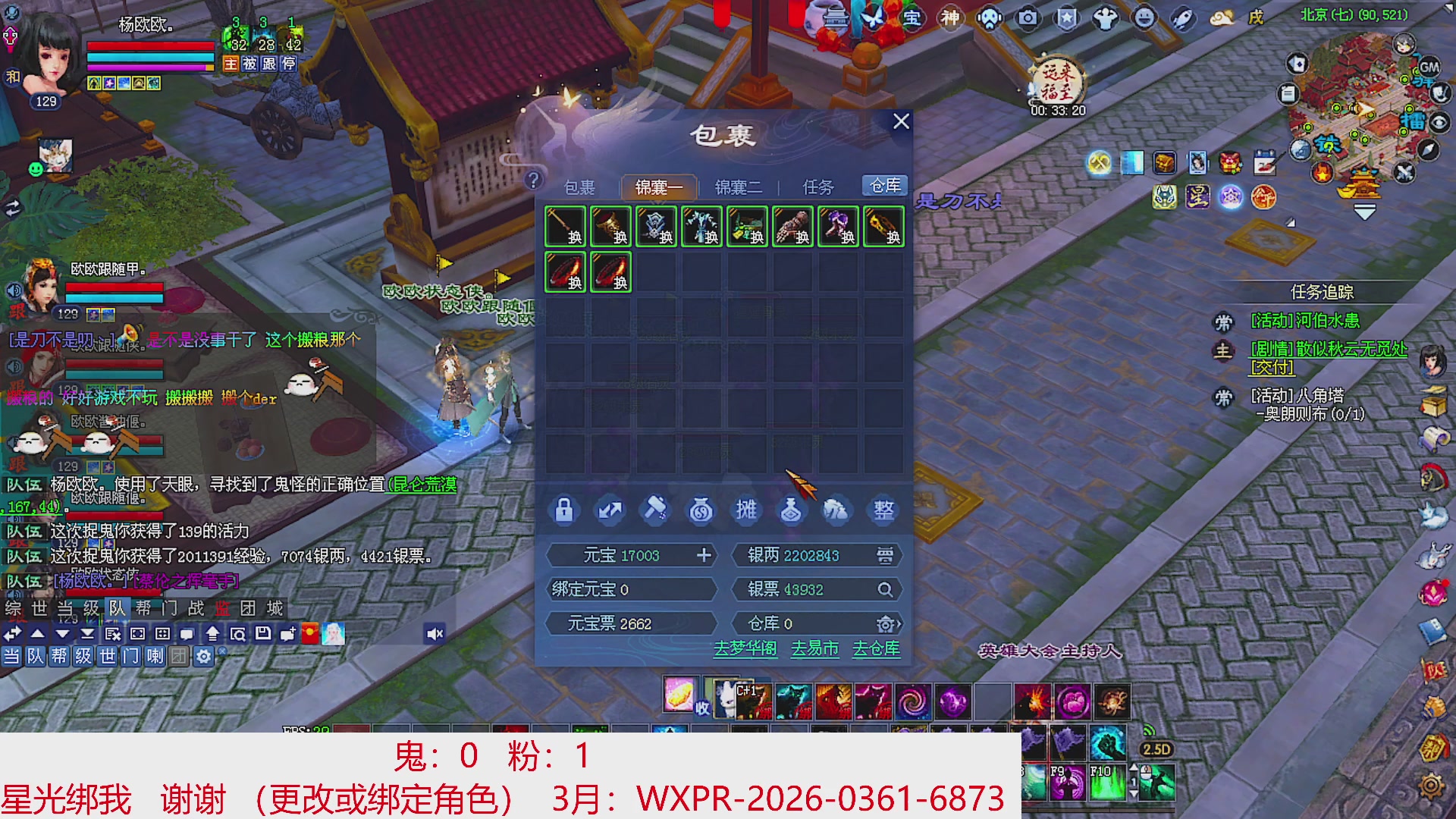
Task: Toggle the mute speaker near the chat bar
Action: [434, 633]
